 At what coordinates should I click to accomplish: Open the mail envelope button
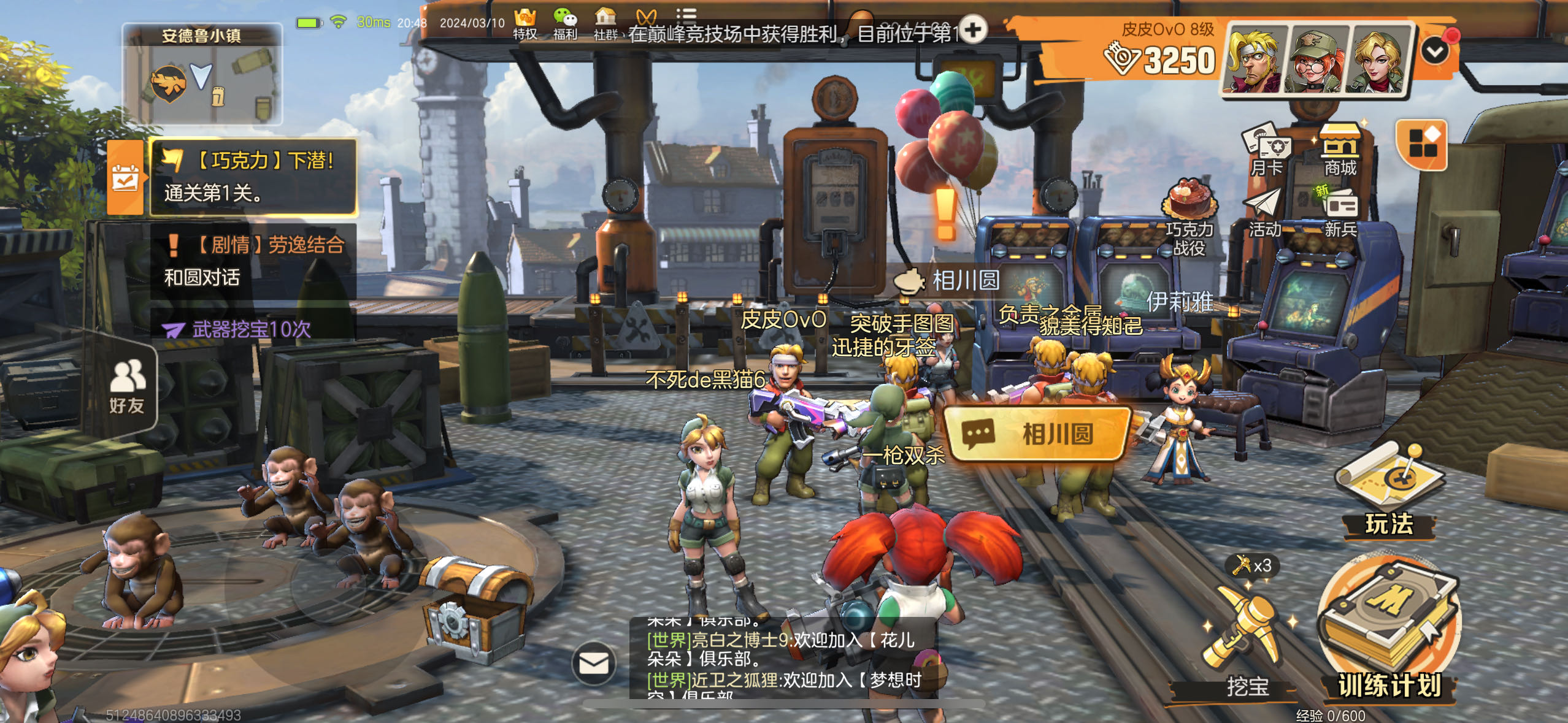[594, 663]
